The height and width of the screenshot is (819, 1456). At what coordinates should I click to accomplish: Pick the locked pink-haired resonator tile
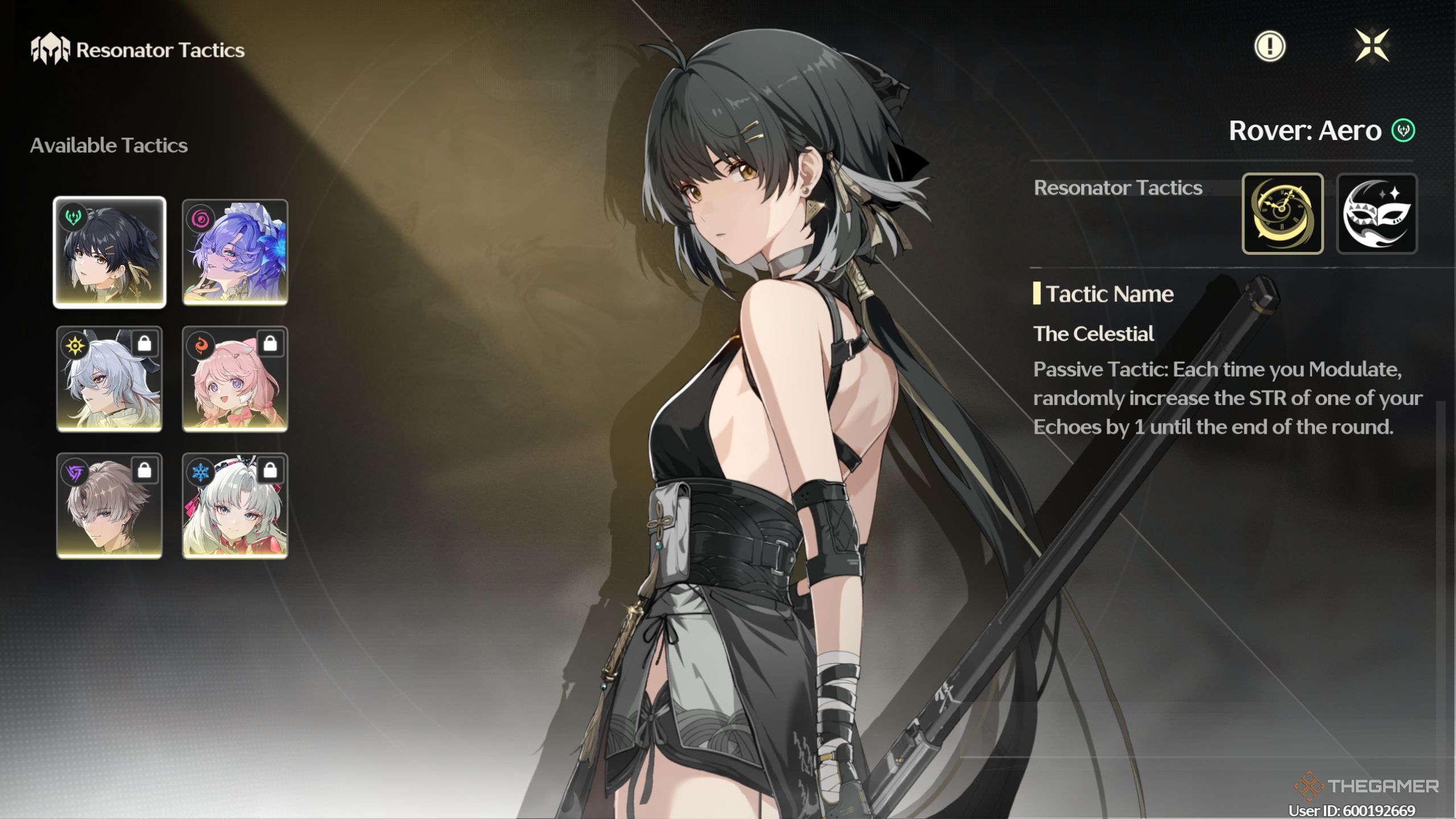235,379
